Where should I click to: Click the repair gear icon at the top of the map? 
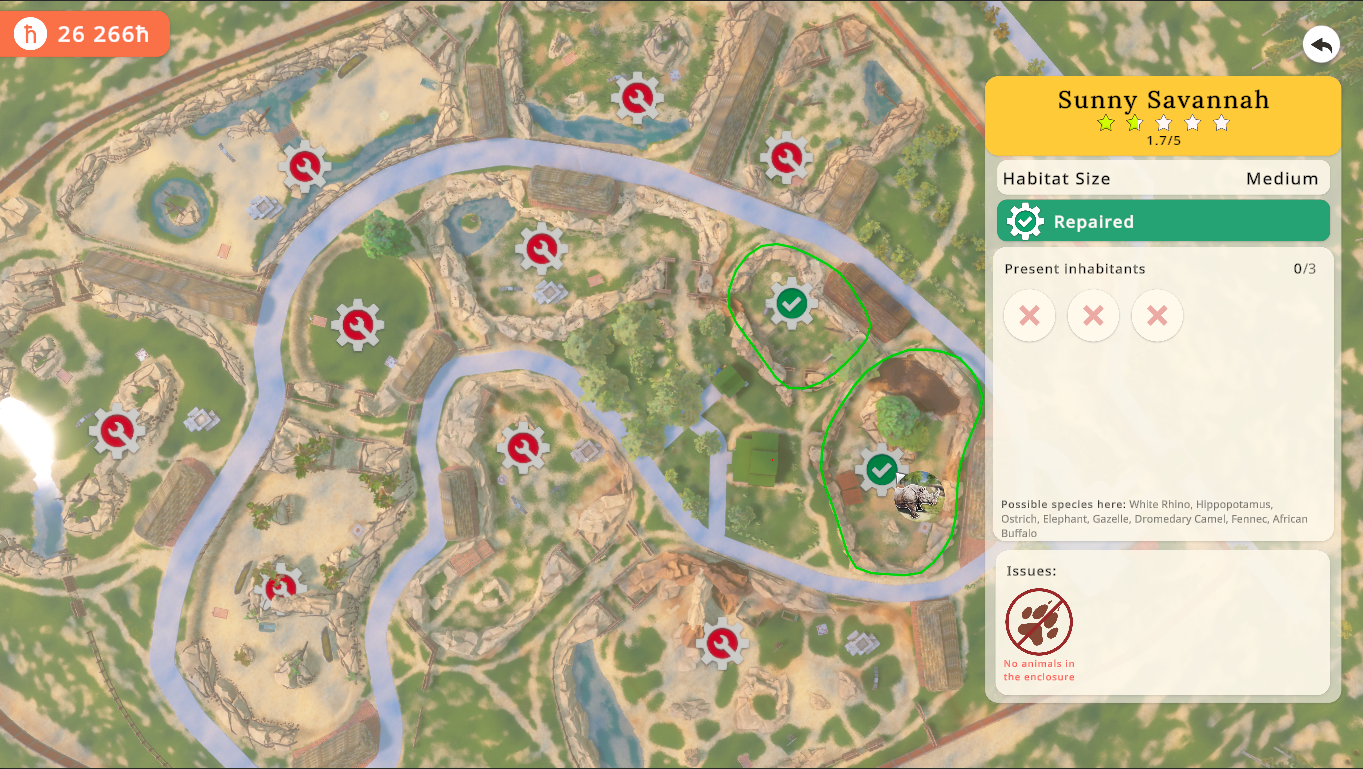point(638,98)
